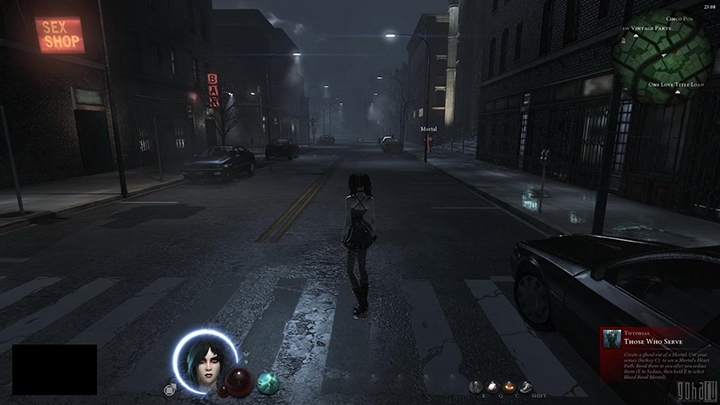Activate the teal swirling orb ability
Image resolution: width=720 pixels, height=405 pixels.
pyautogui.click(x=266, y=381)
